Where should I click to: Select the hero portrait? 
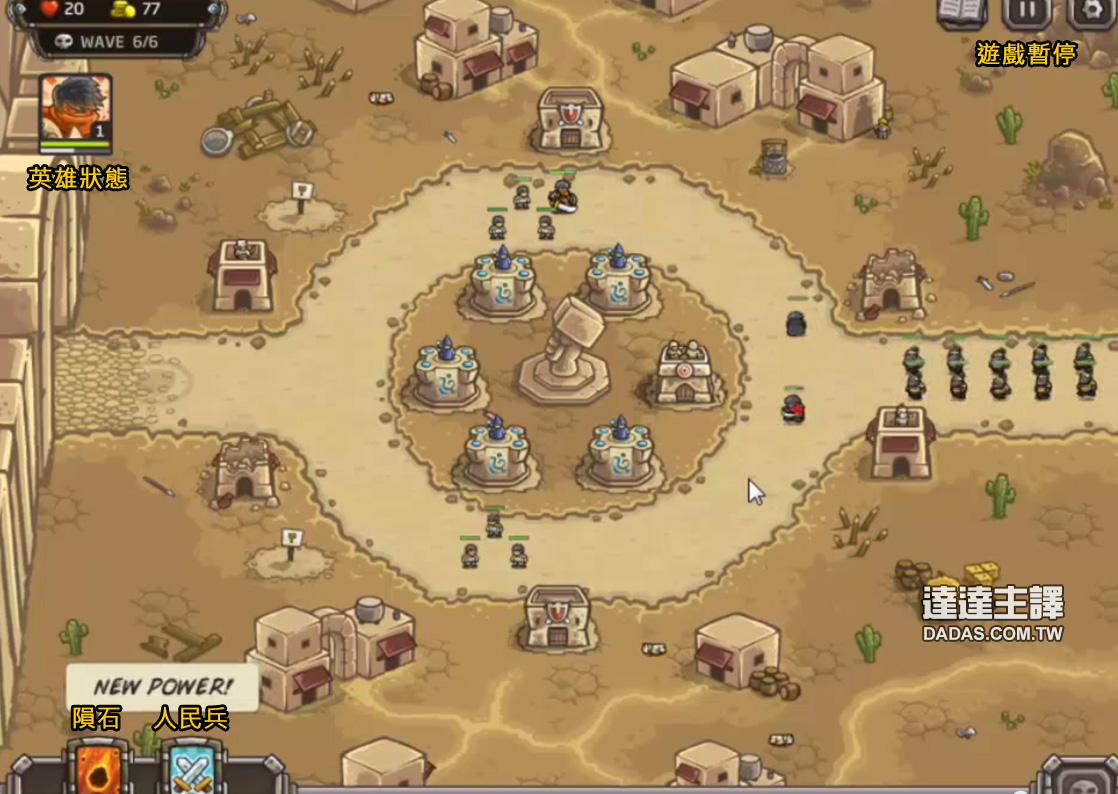pos(75,108)
